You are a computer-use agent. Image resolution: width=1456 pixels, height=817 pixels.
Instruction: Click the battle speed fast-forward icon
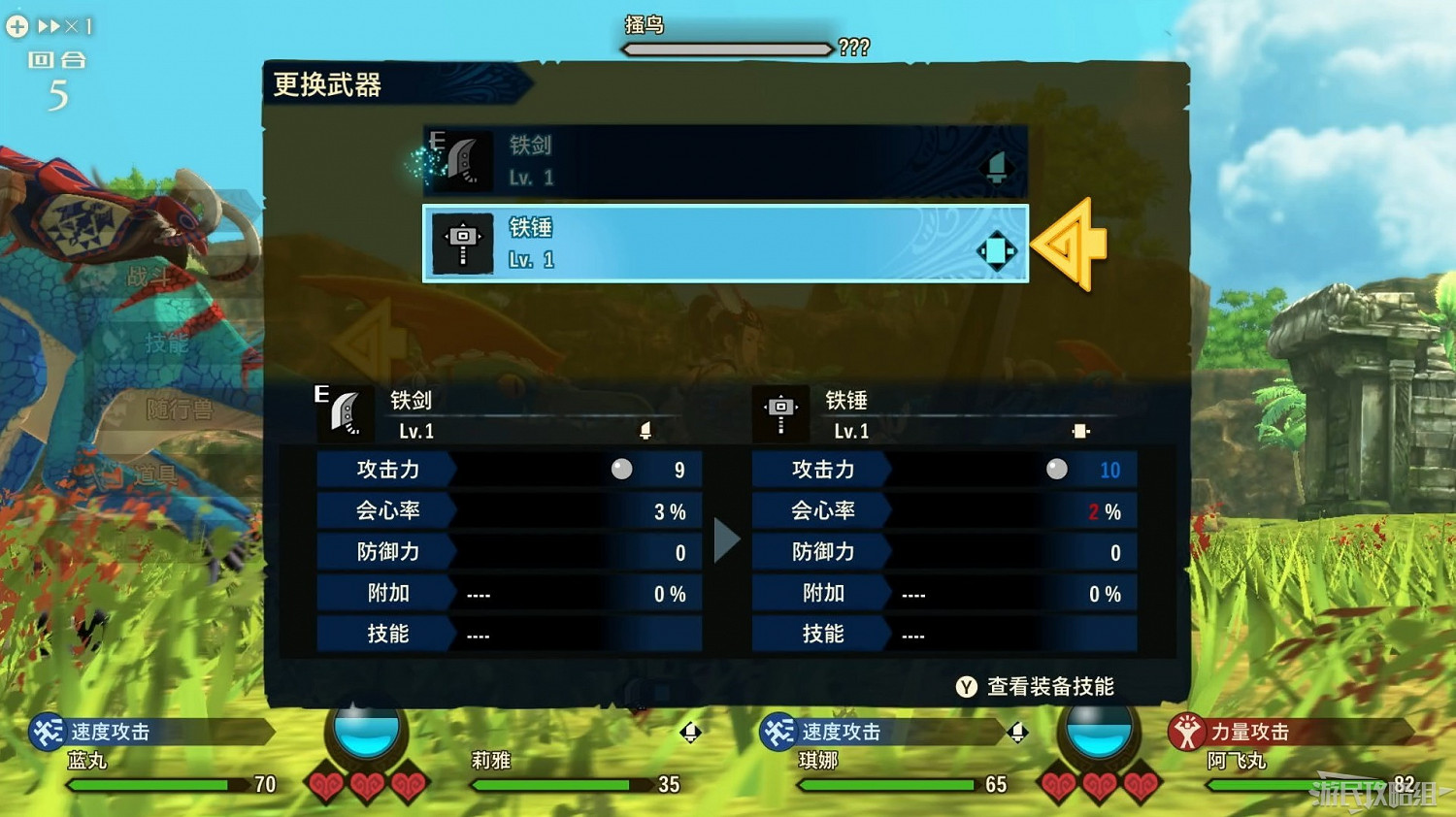point(50,26)
